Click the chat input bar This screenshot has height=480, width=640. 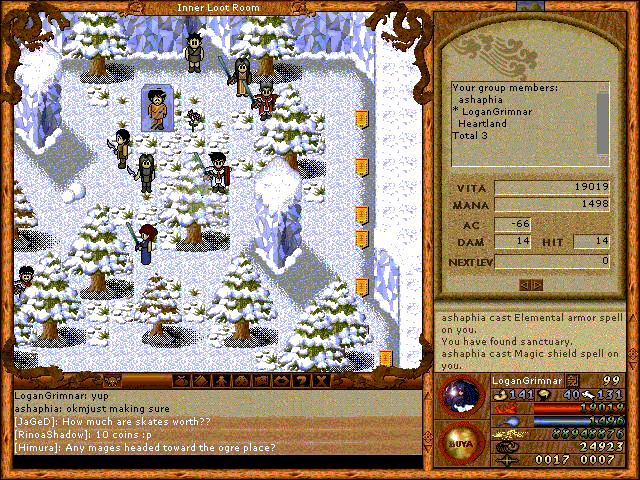215,462
